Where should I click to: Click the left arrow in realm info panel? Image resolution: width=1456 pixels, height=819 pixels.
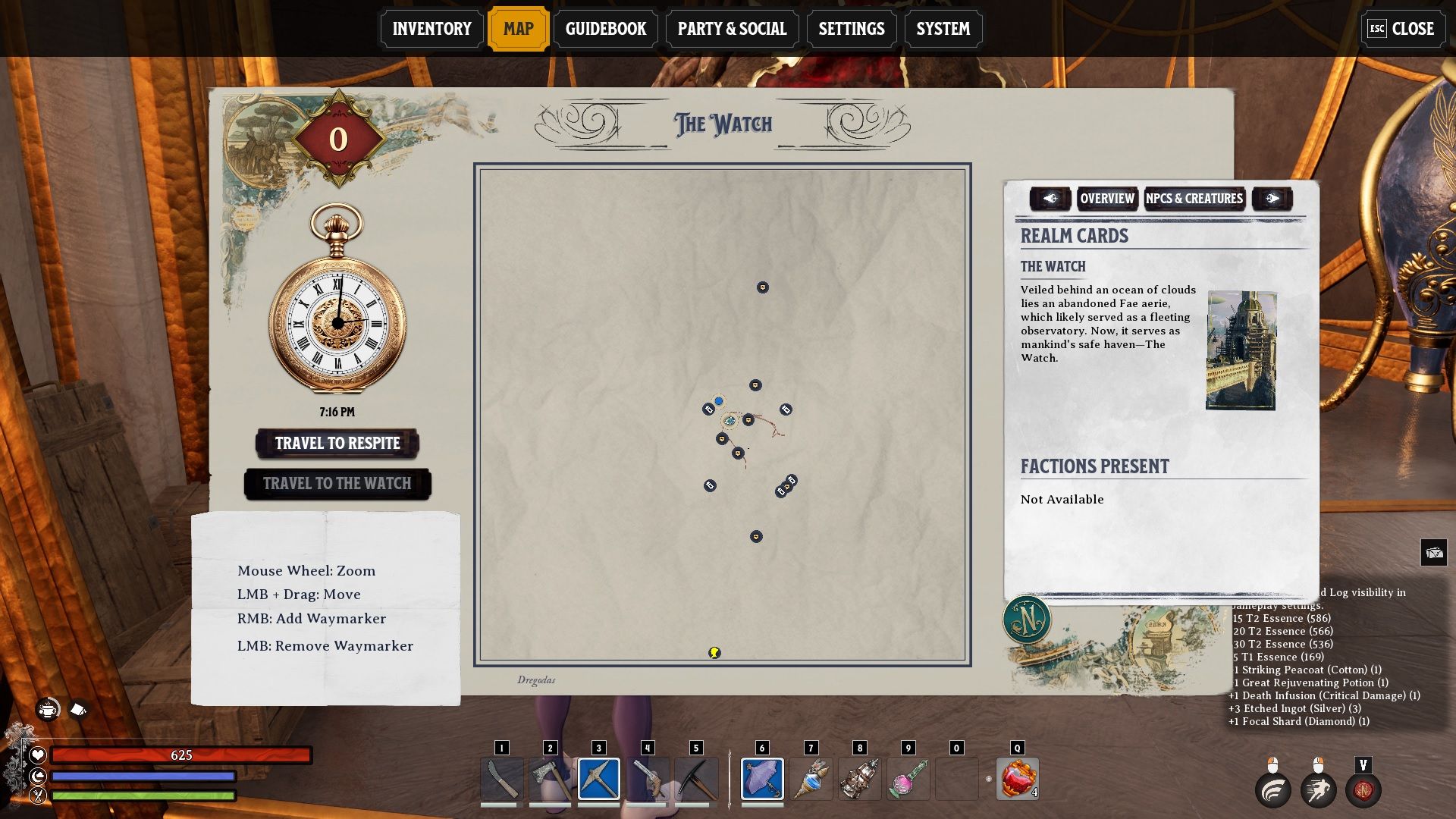1050,199
